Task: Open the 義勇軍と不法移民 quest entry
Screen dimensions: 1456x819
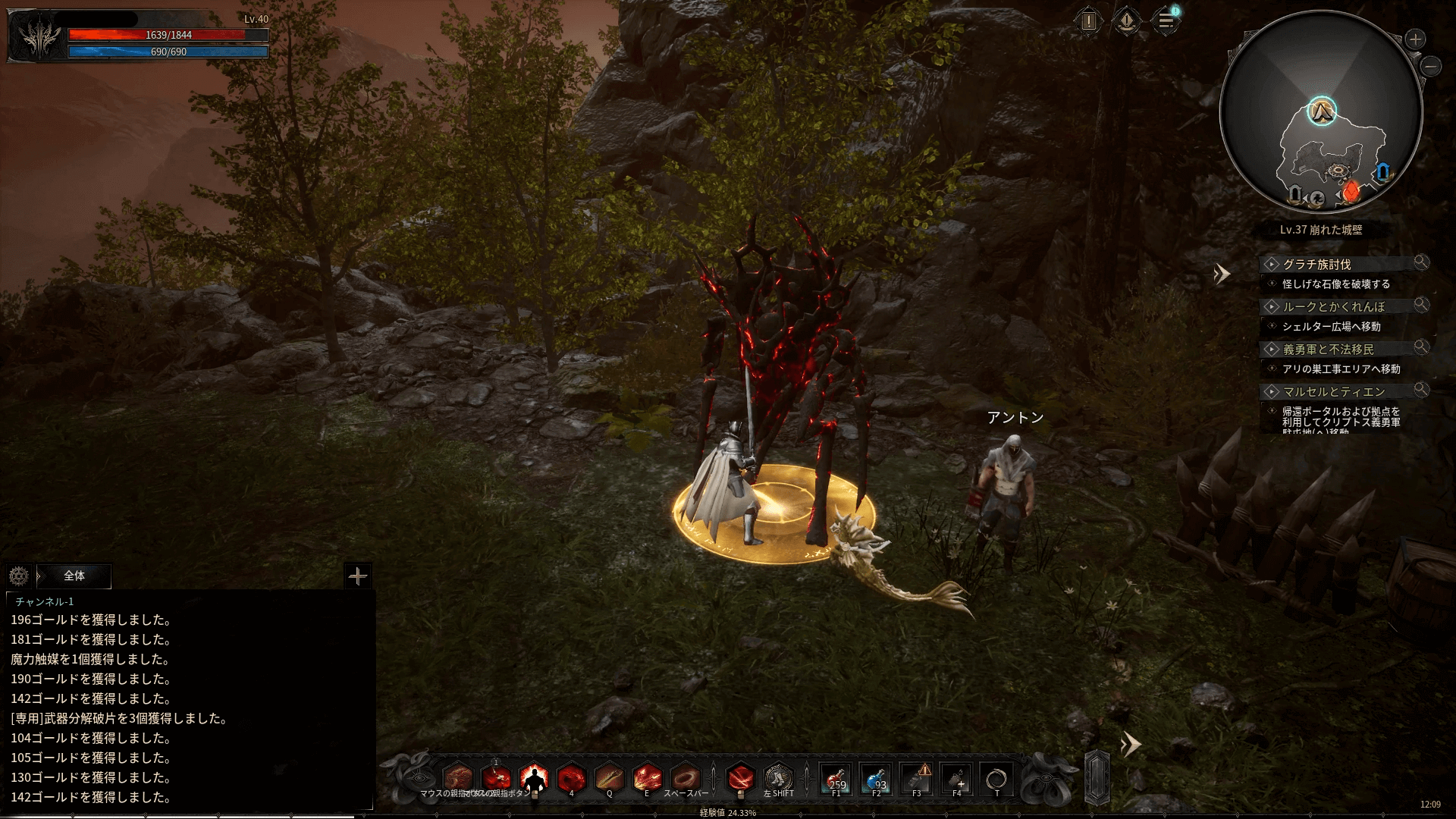Action: point(1328,350)
